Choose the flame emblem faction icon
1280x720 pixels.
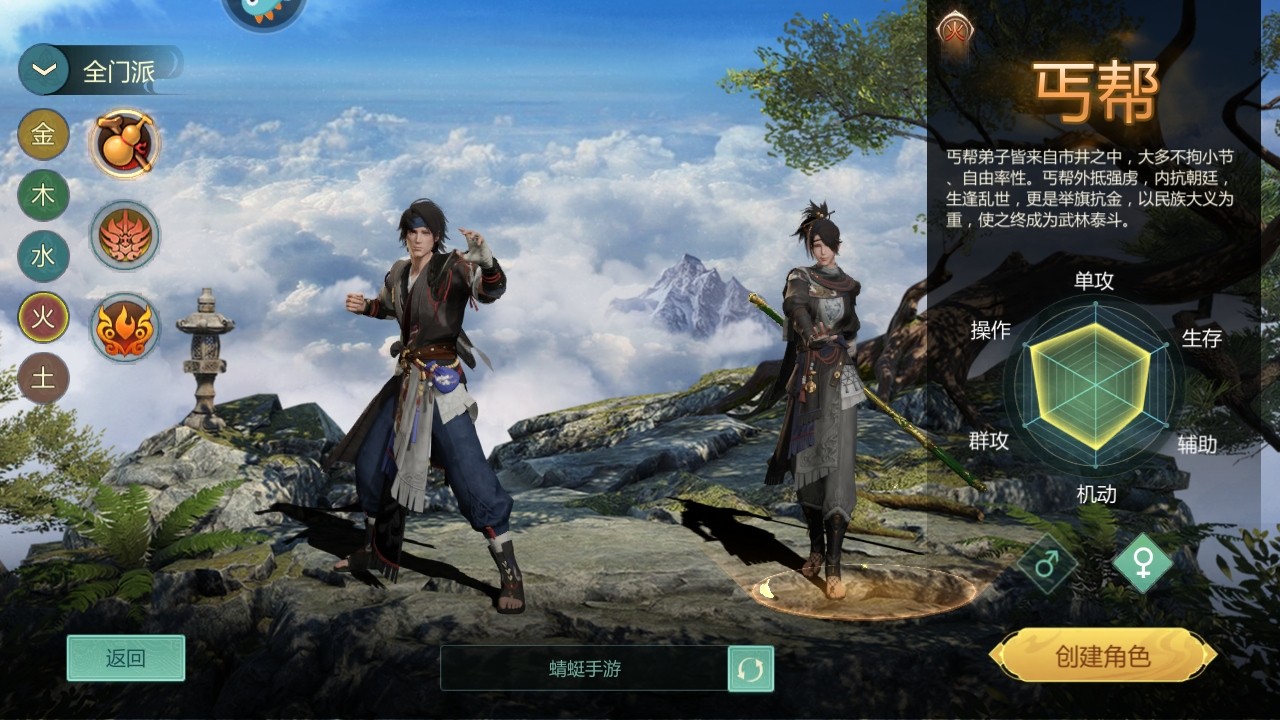pyautogui.click(x=125, y=327)
